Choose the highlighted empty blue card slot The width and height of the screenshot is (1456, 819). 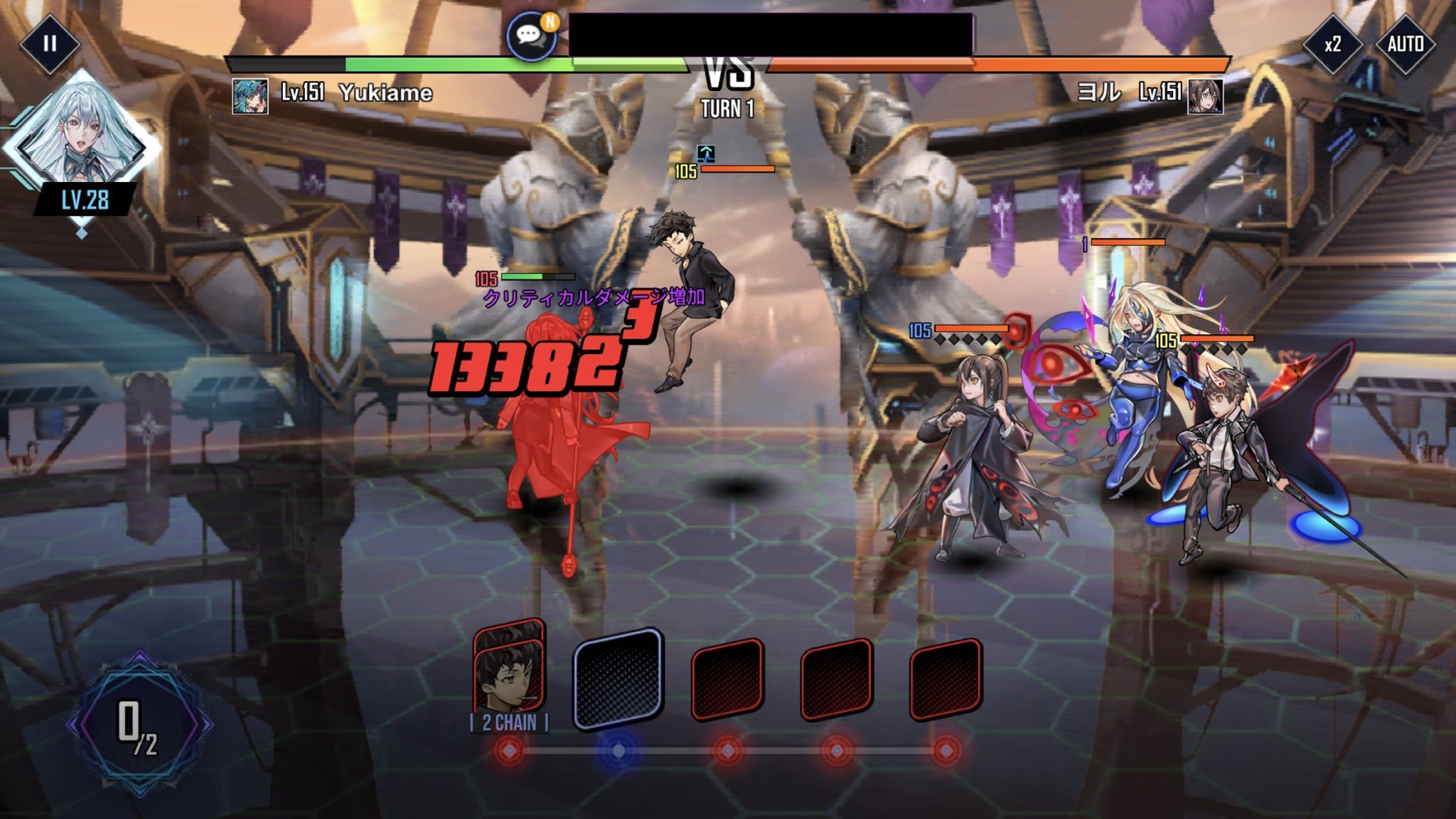(619, 678)
